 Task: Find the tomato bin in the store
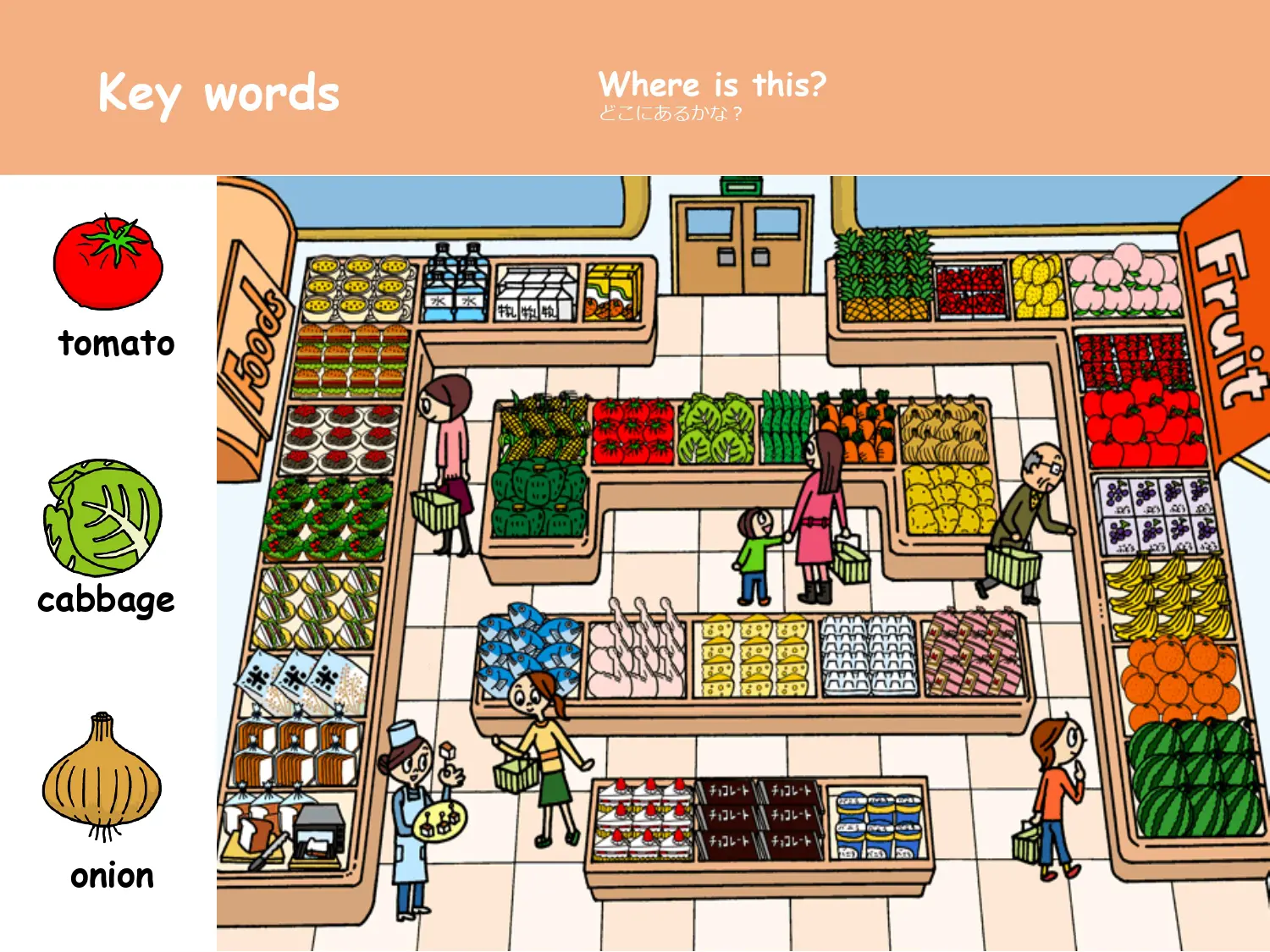click(633, 432)
